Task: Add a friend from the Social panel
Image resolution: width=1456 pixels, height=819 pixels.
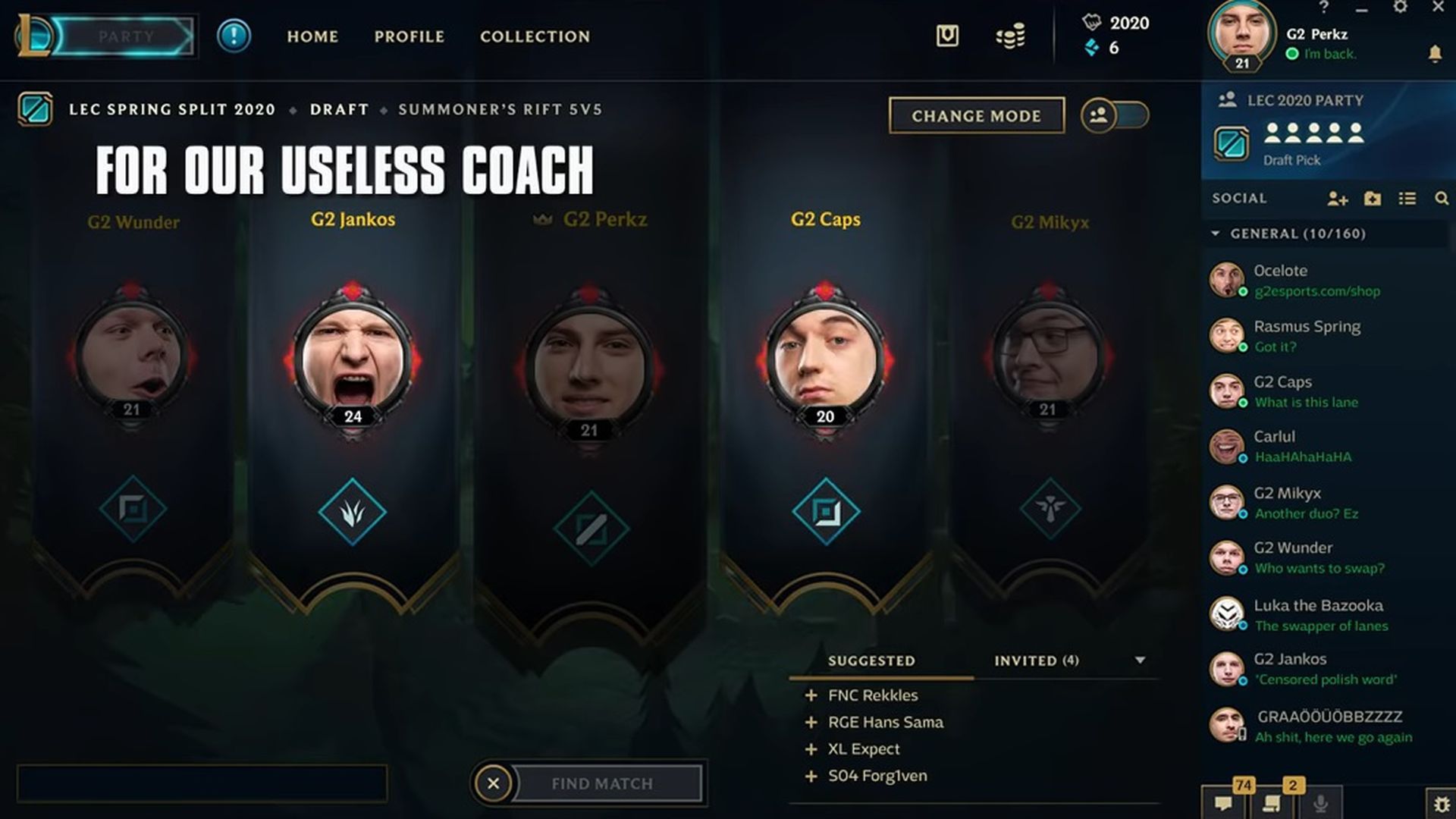Action: [x=1338, y=198]
